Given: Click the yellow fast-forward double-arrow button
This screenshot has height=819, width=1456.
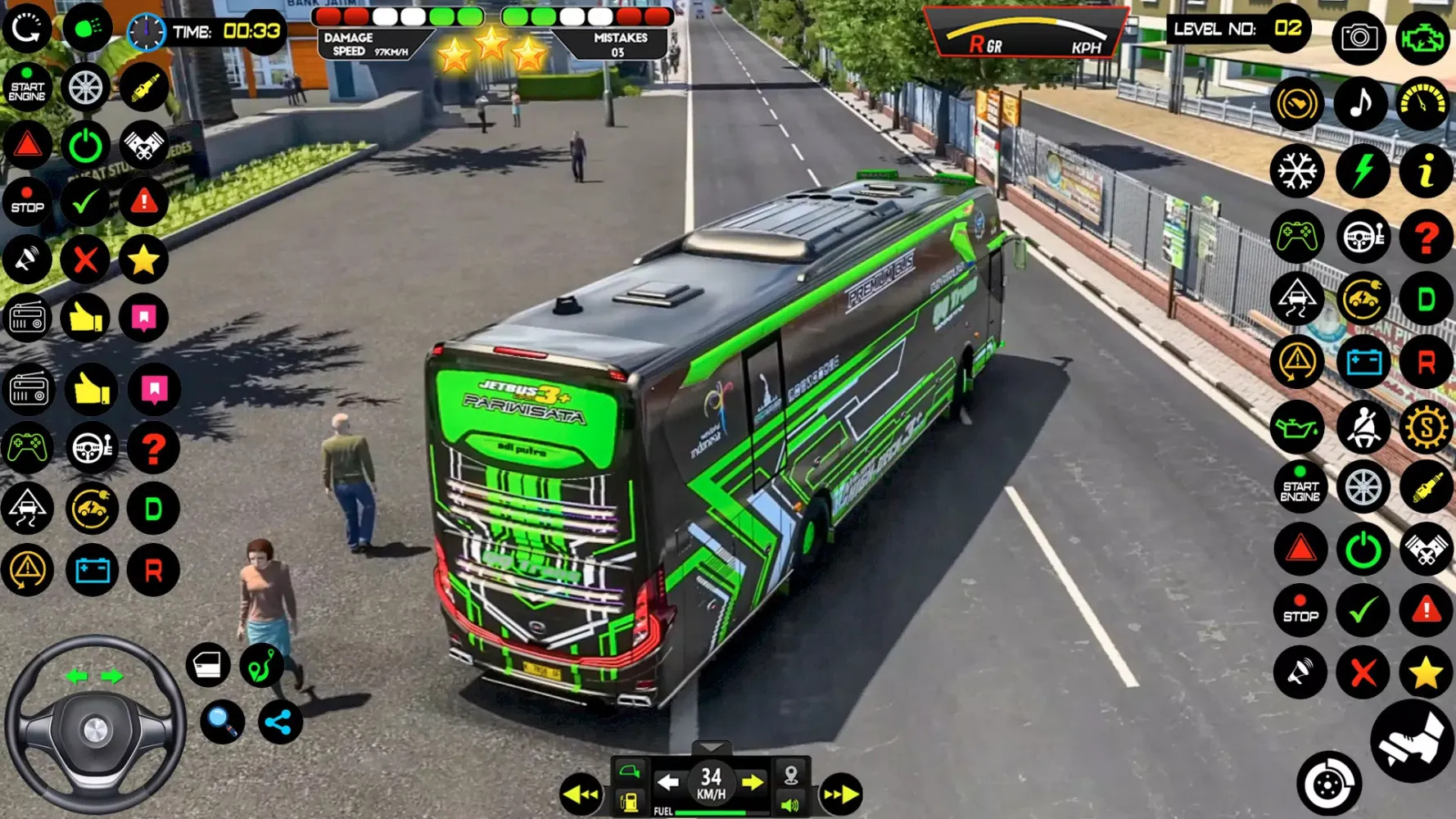Looking at the screenshot, I should [840, 794].
